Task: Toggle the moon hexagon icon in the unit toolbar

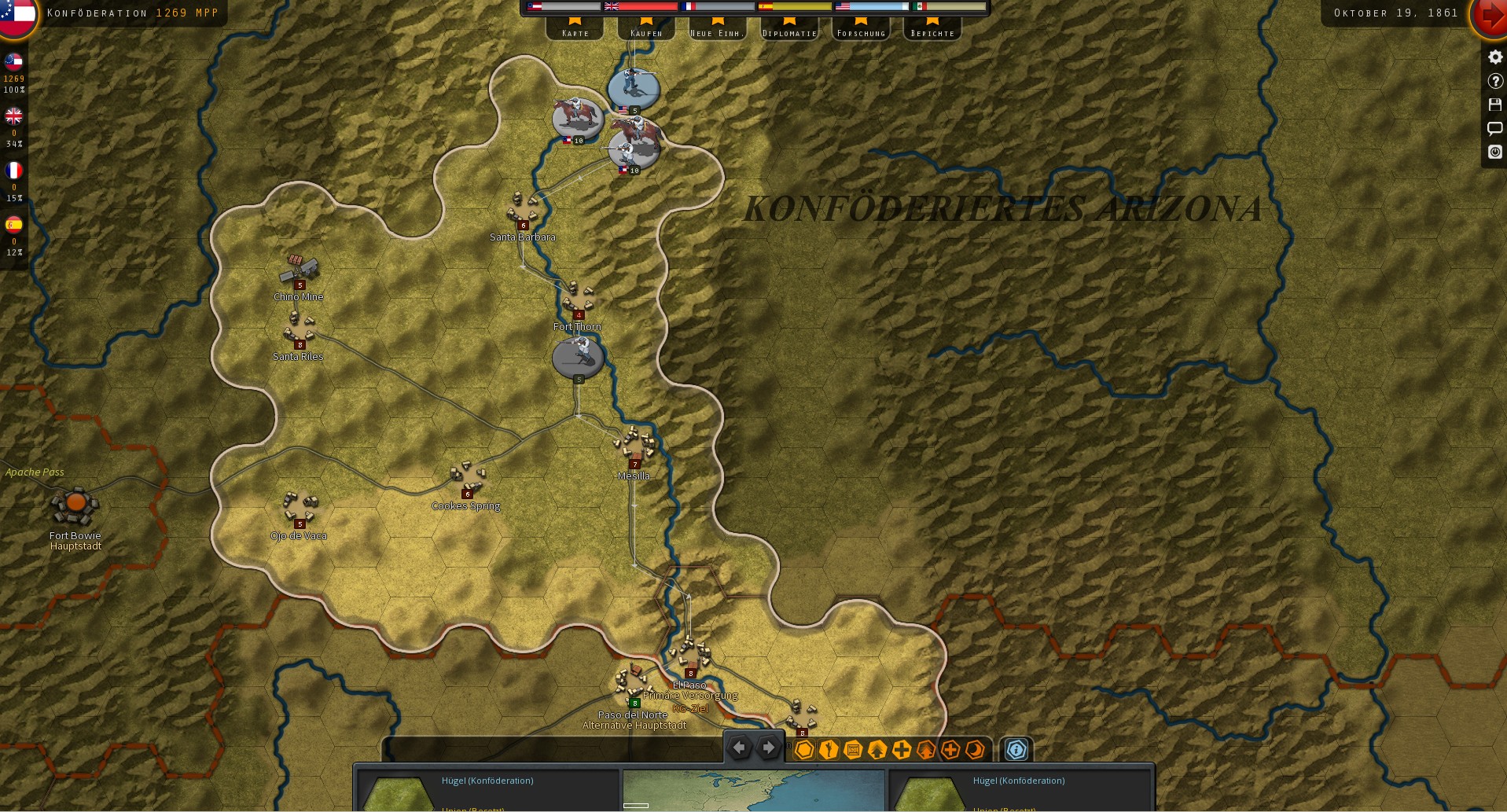Action: 976,749
